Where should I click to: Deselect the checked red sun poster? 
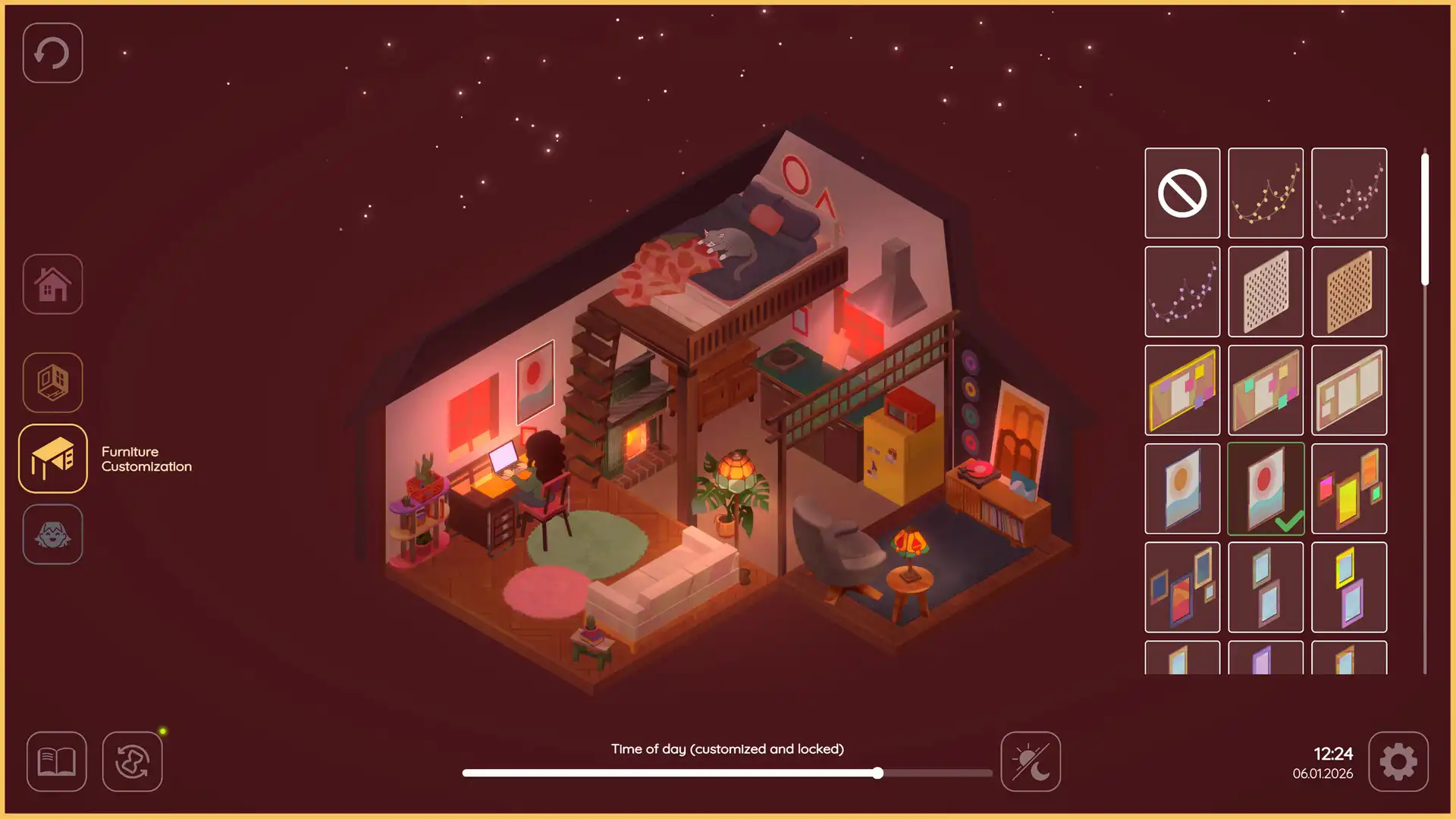1266,488
